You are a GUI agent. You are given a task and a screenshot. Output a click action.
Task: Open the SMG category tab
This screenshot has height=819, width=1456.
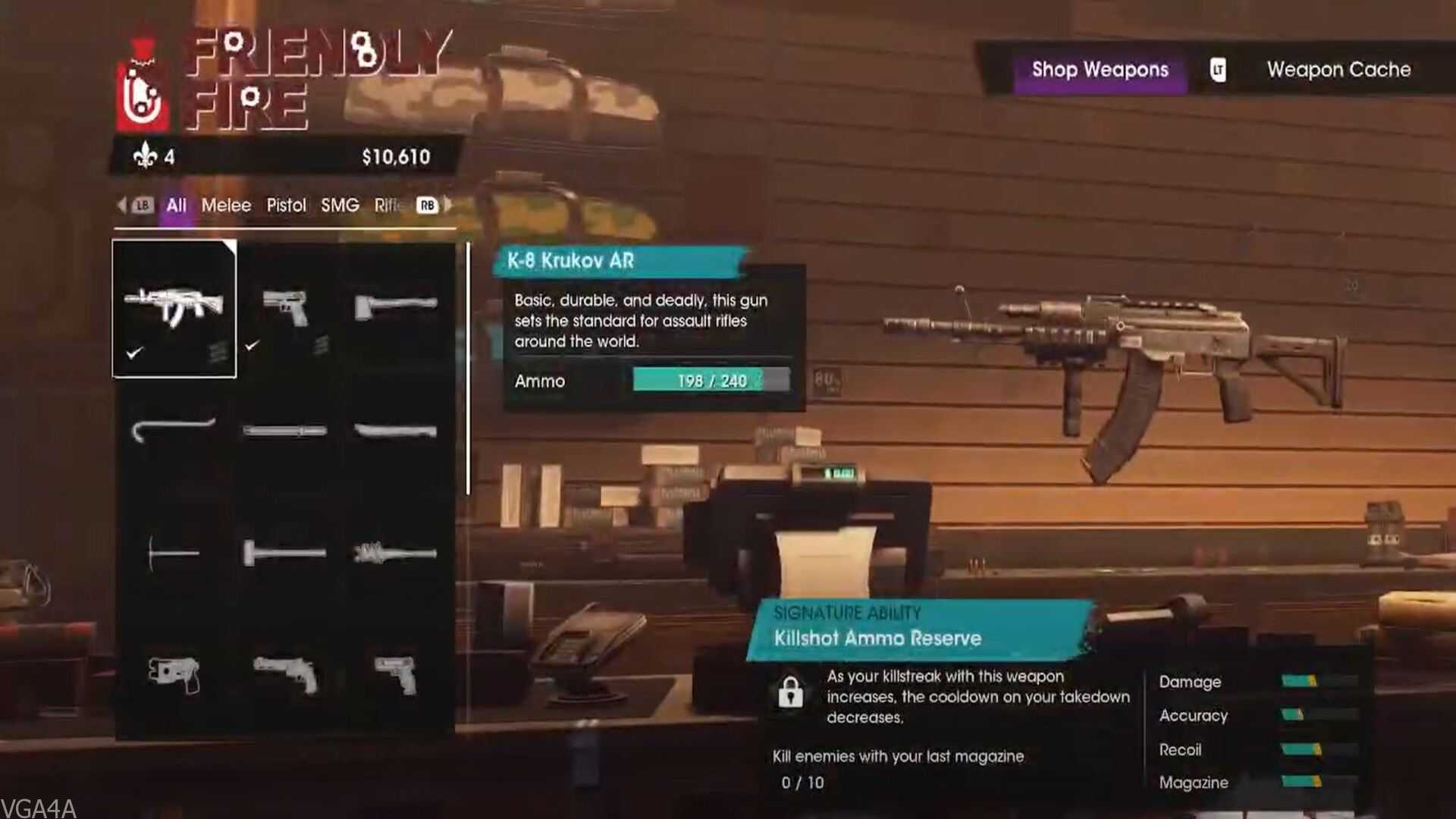(x=340, y=206)
